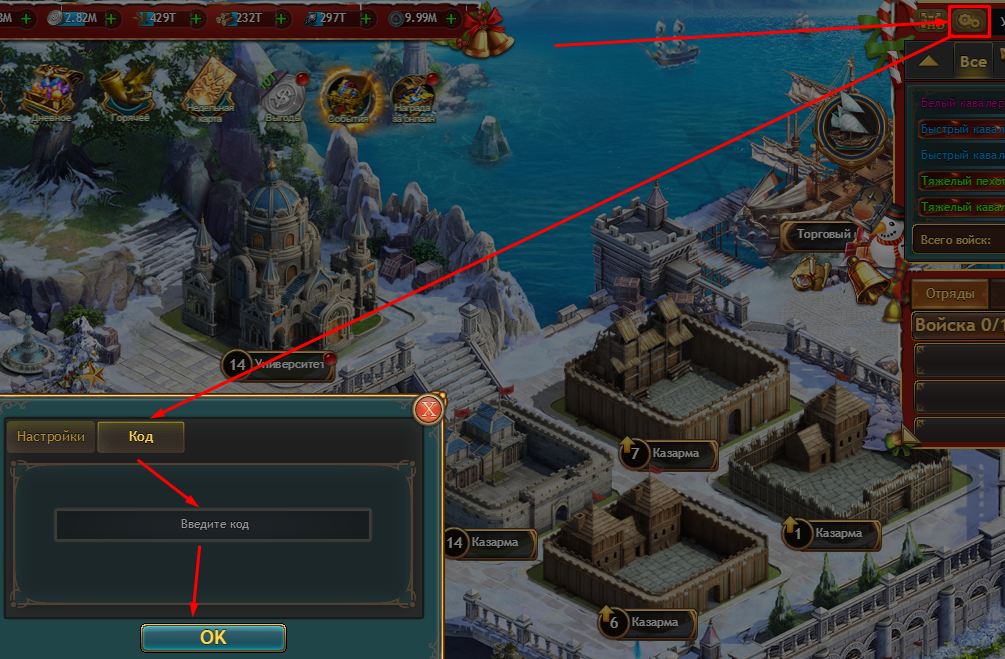1005x659 pixels.
Task: Confirm the code with OK
Action: point(213,637)
